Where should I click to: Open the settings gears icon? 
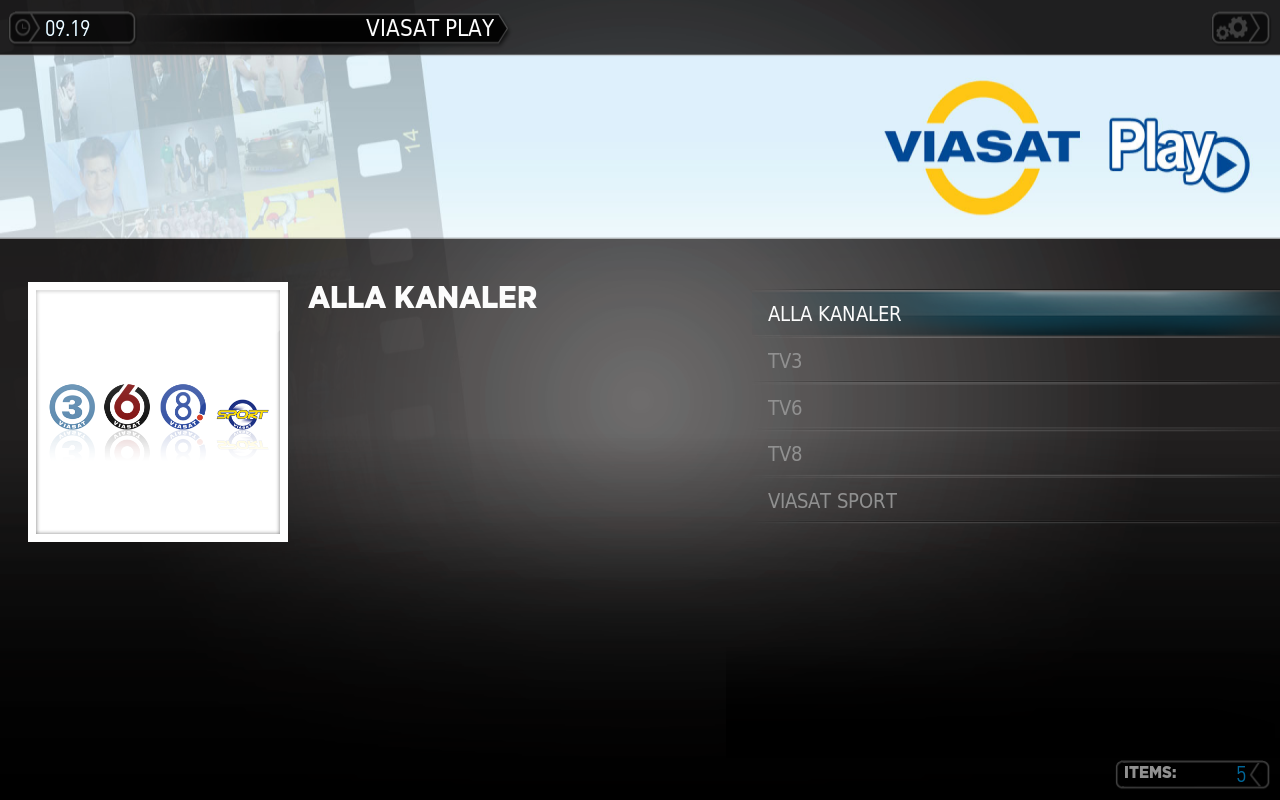[1233, 27]
